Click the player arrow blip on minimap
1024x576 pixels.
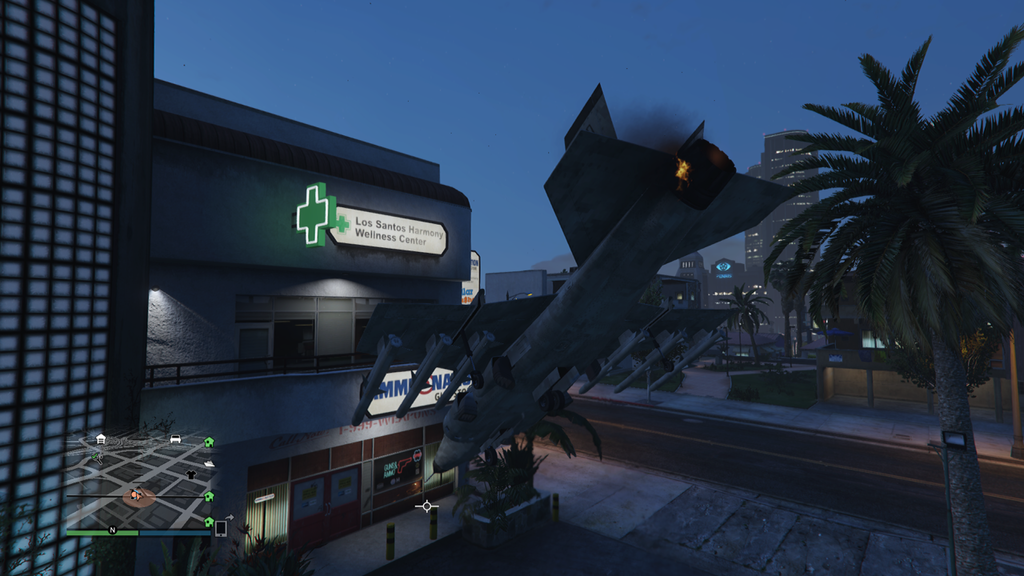134,493
